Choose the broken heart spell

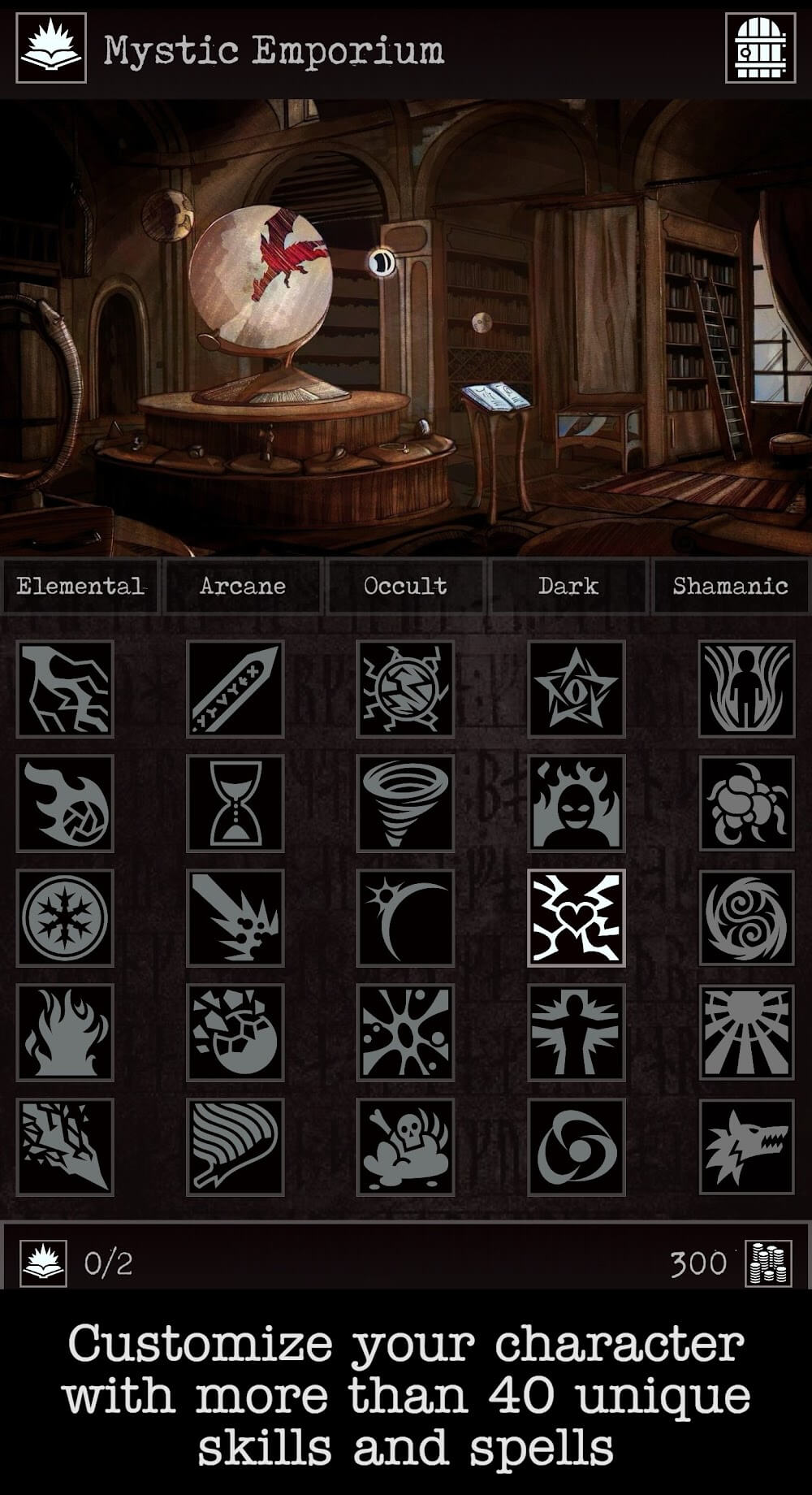(577, 918)
